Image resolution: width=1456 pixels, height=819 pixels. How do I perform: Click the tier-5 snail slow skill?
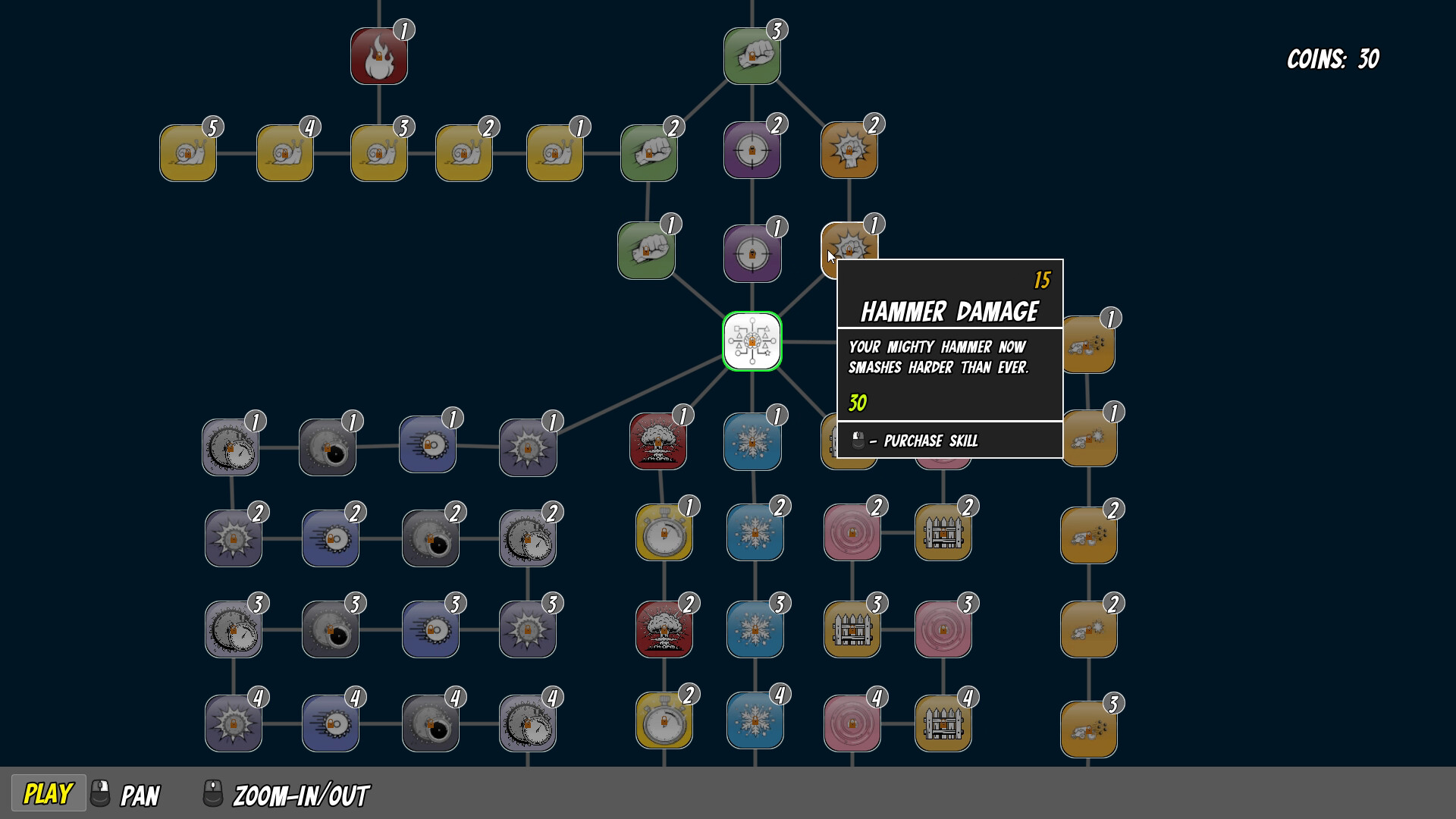click(187, 151)
